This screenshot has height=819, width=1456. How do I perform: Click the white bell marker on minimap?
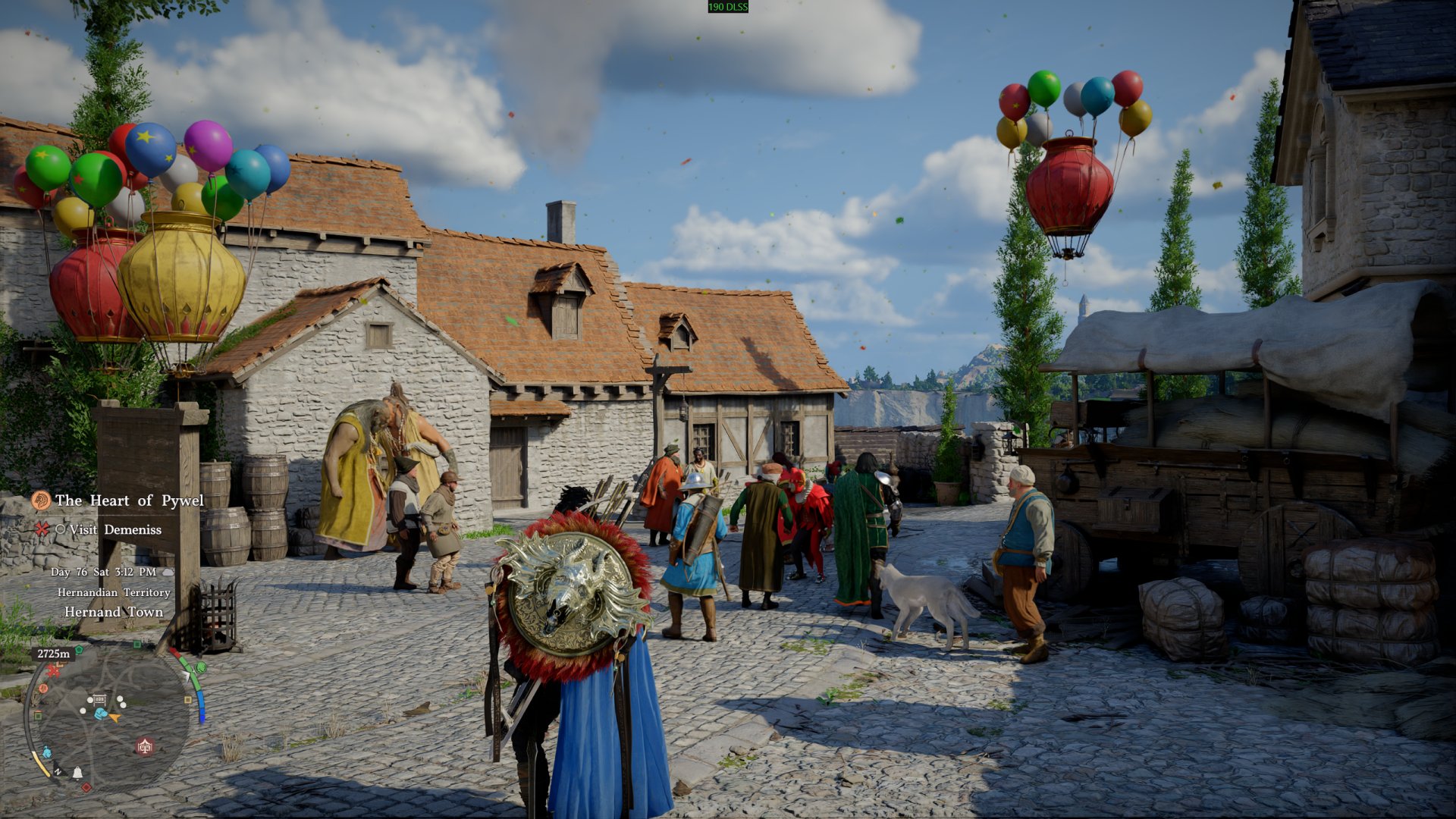[77, 773]
